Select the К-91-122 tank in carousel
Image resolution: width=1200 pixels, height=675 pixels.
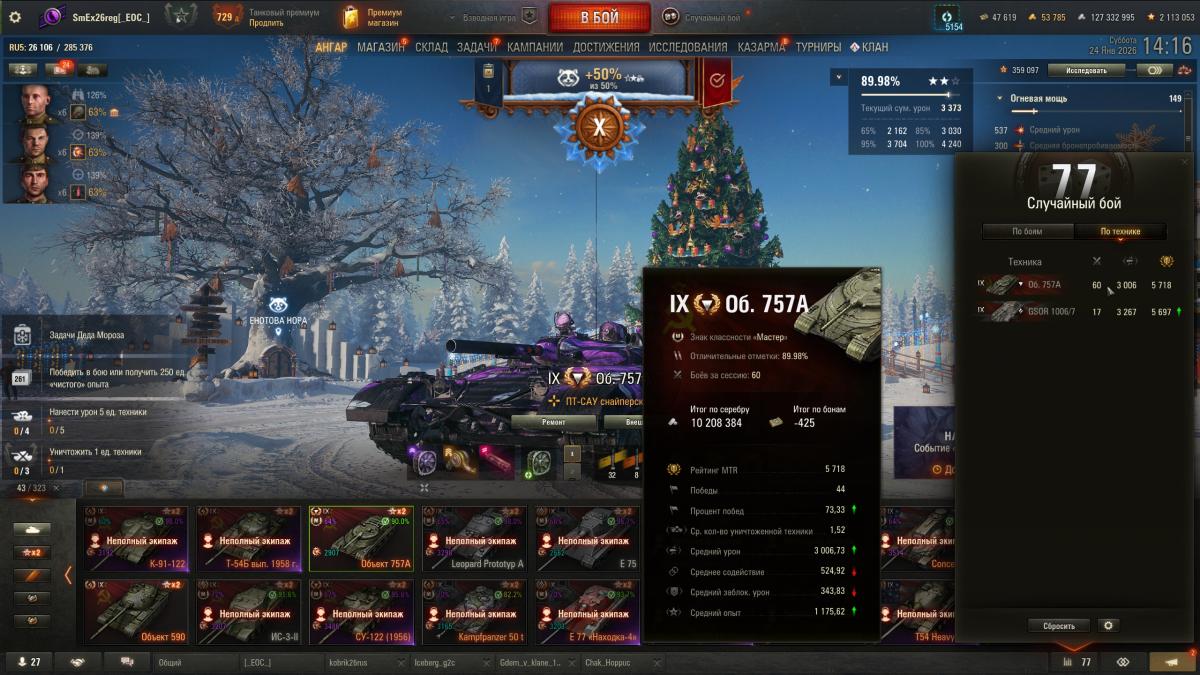point(136,539)
